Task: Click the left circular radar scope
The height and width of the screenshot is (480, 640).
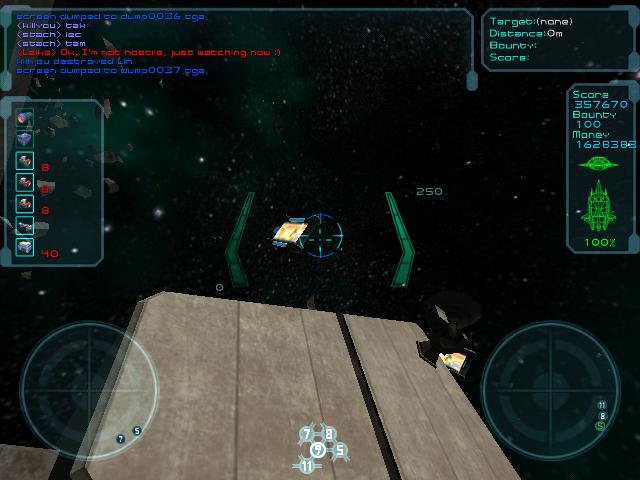Action: click(x=88, y=388)
